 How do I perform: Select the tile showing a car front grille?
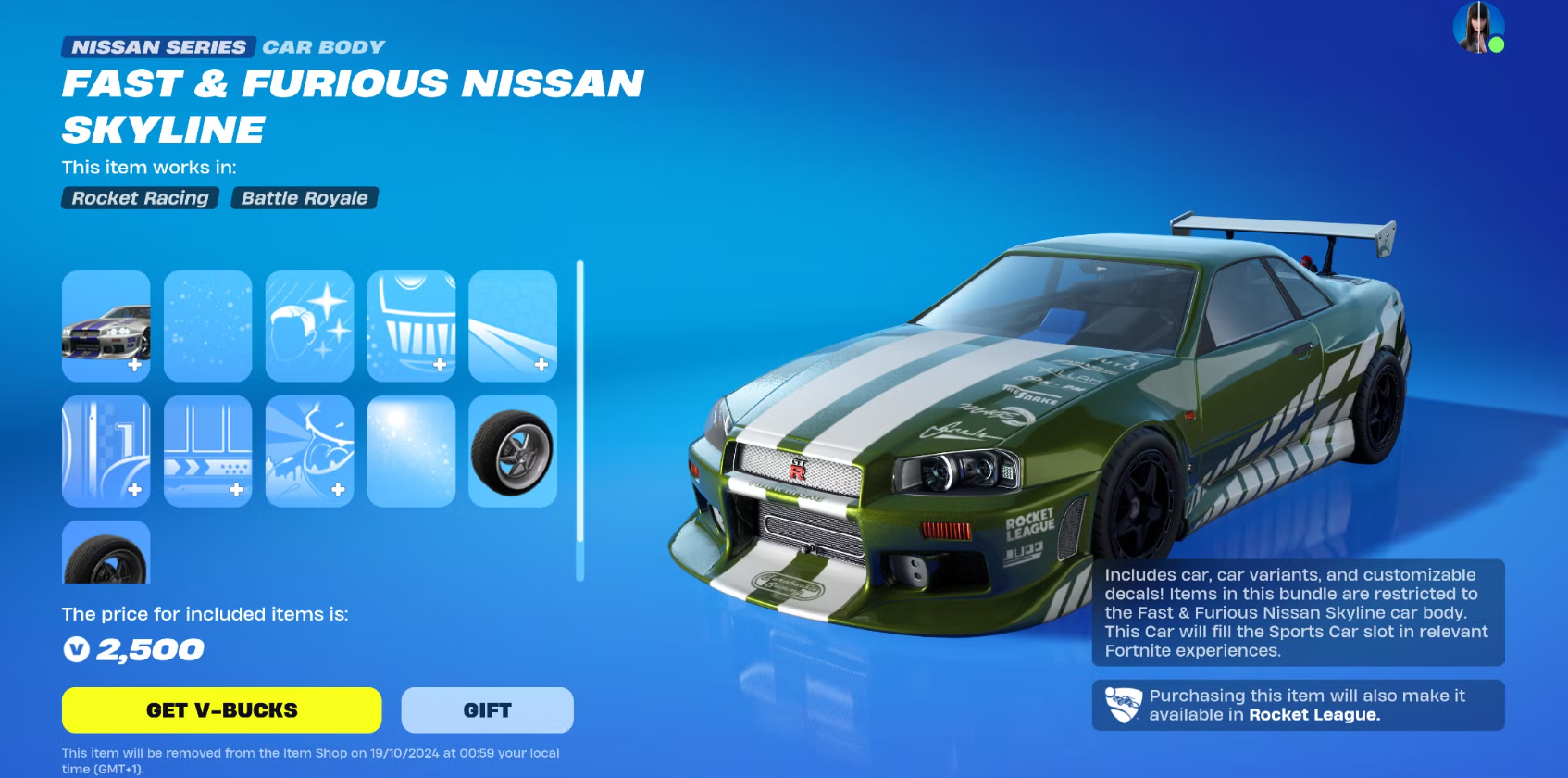[x=411, y=326]
